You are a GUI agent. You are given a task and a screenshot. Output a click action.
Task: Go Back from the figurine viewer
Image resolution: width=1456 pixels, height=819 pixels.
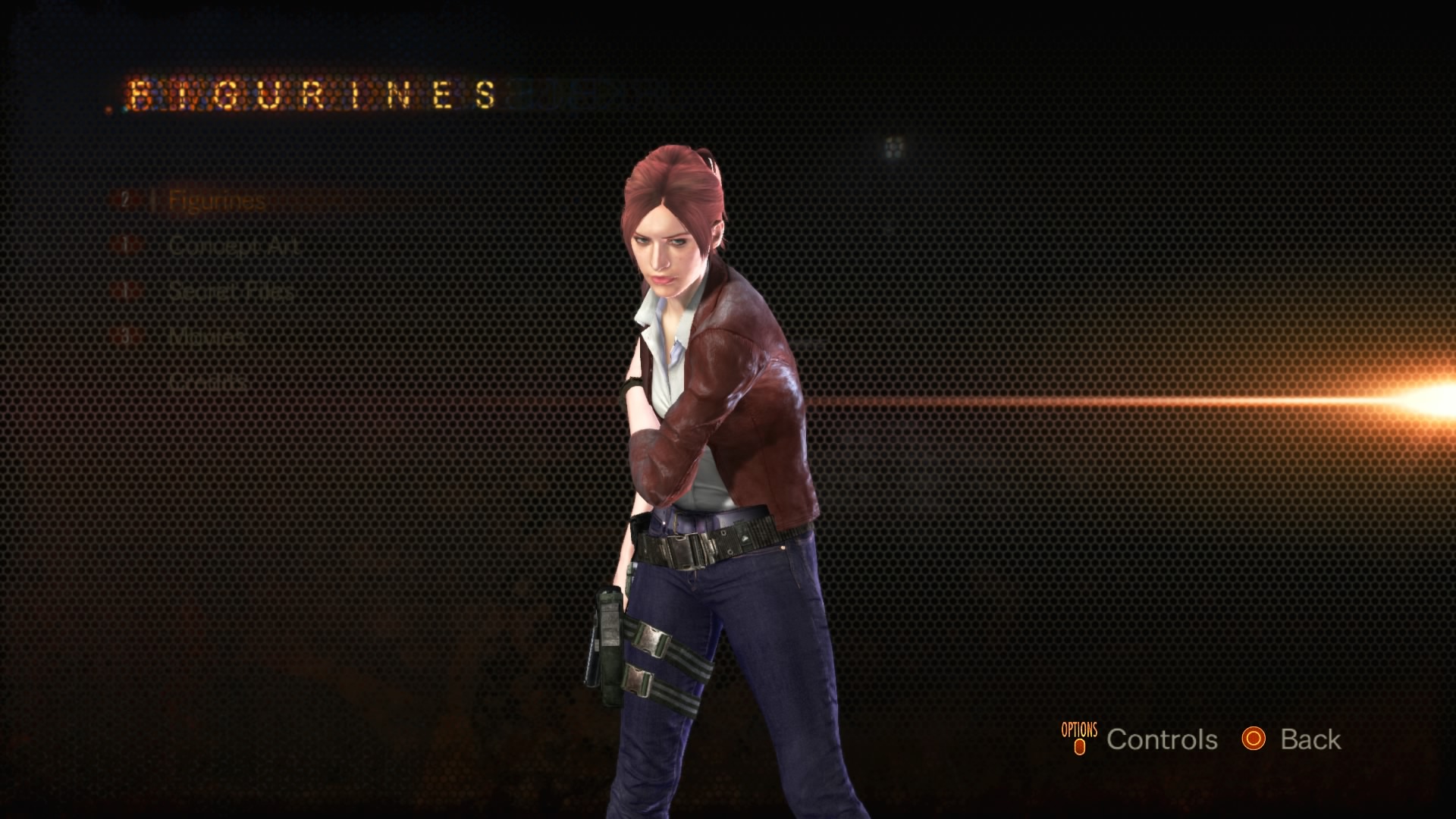pos(1310,739)
